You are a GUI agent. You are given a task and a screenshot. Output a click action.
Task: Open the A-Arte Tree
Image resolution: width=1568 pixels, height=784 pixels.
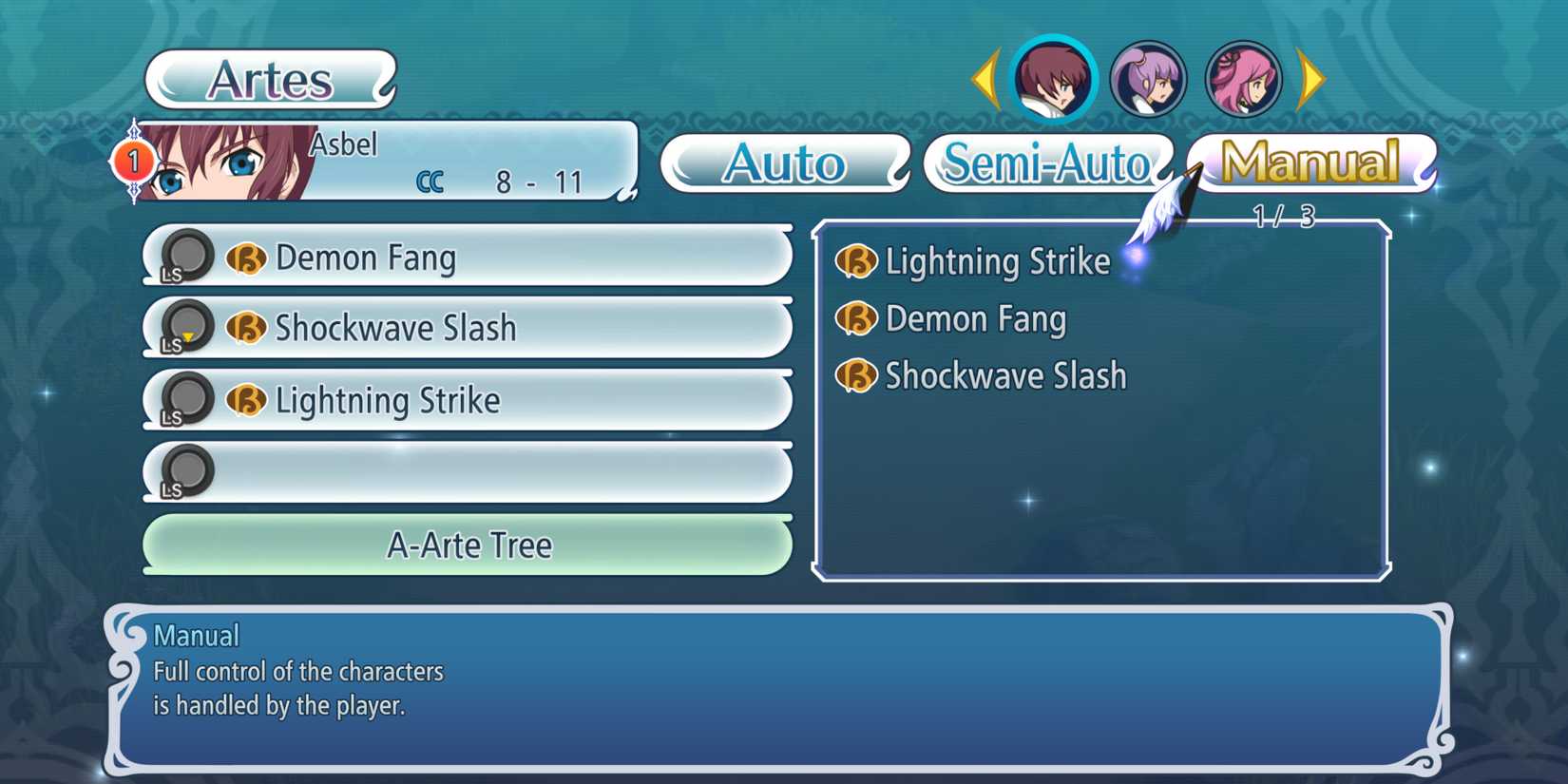click(x=468, y=545)
